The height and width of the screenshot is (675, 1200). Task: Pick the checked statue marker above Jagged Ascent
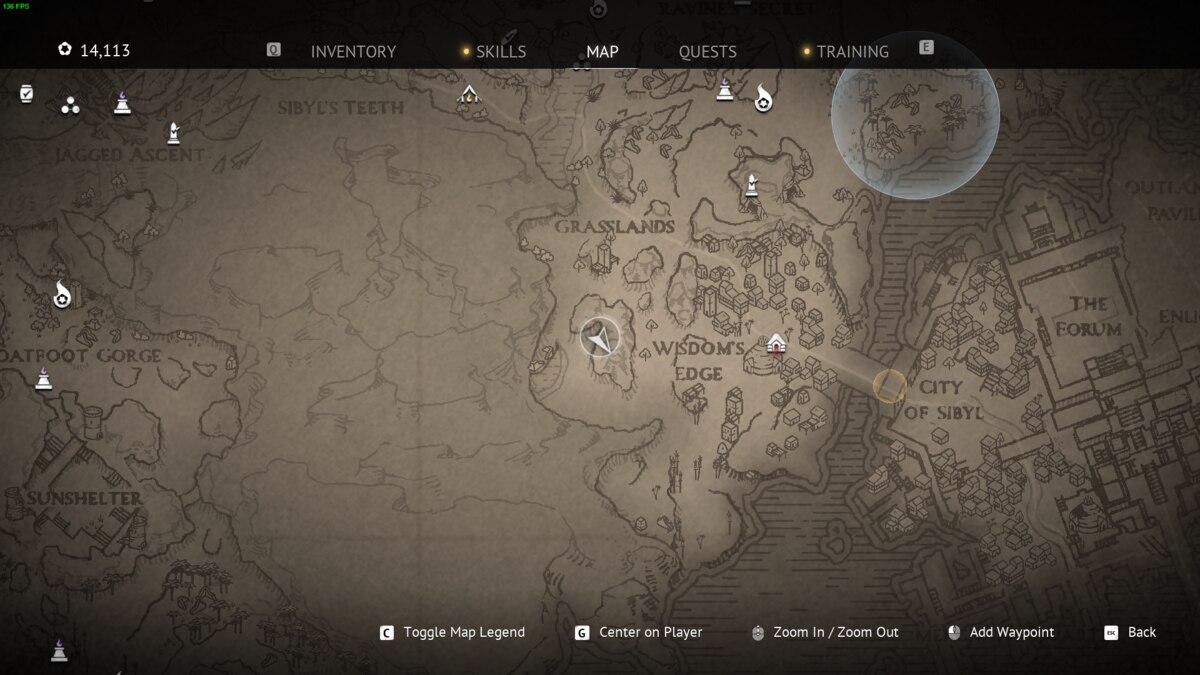pyautogui.click(x=173, y=132)
